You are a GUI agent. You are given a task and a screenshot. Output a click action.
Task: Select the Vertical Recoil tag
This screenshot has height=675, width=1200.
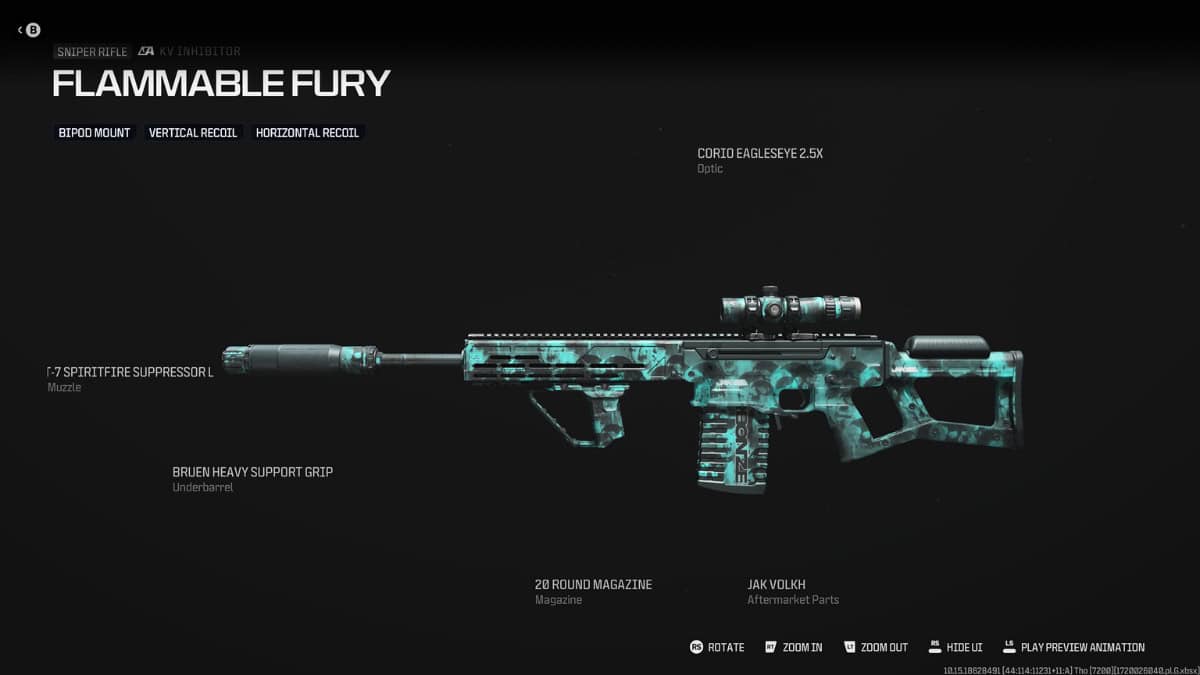(x=193, y=132)
